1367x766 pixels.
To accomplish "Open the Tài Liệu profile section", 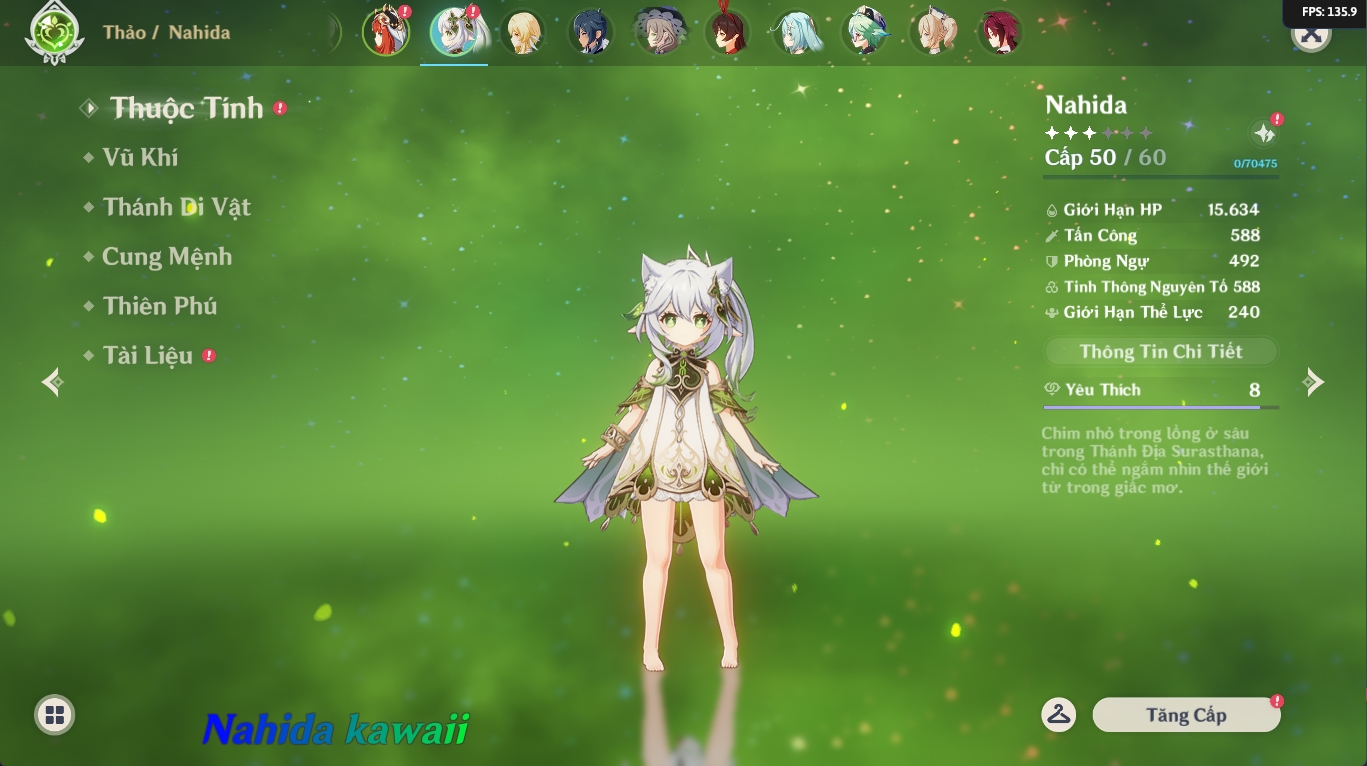I will 147,356.
